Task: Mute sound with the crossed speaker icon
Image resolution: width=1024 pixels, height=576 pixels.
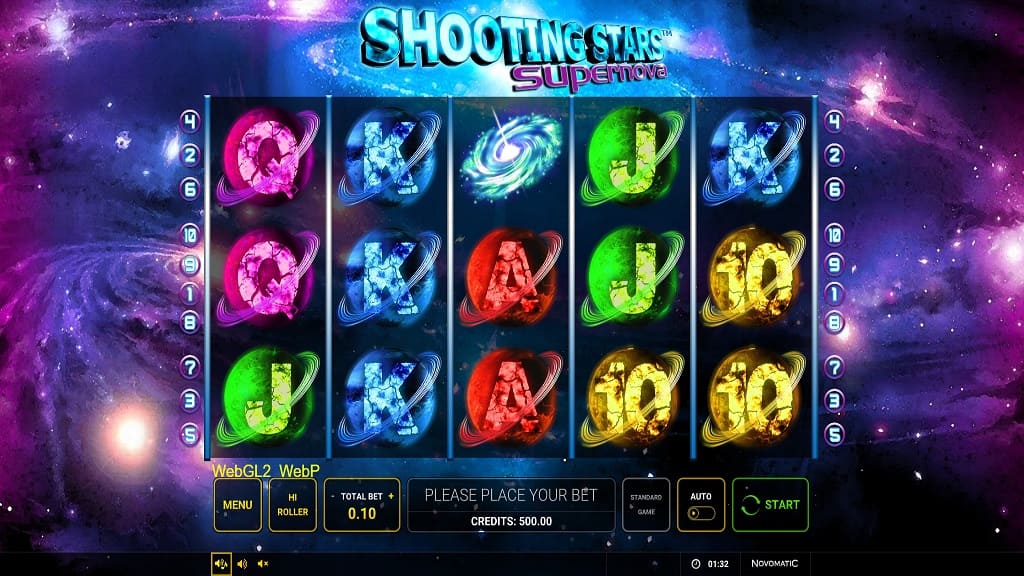Action: (x=263, y=564)
